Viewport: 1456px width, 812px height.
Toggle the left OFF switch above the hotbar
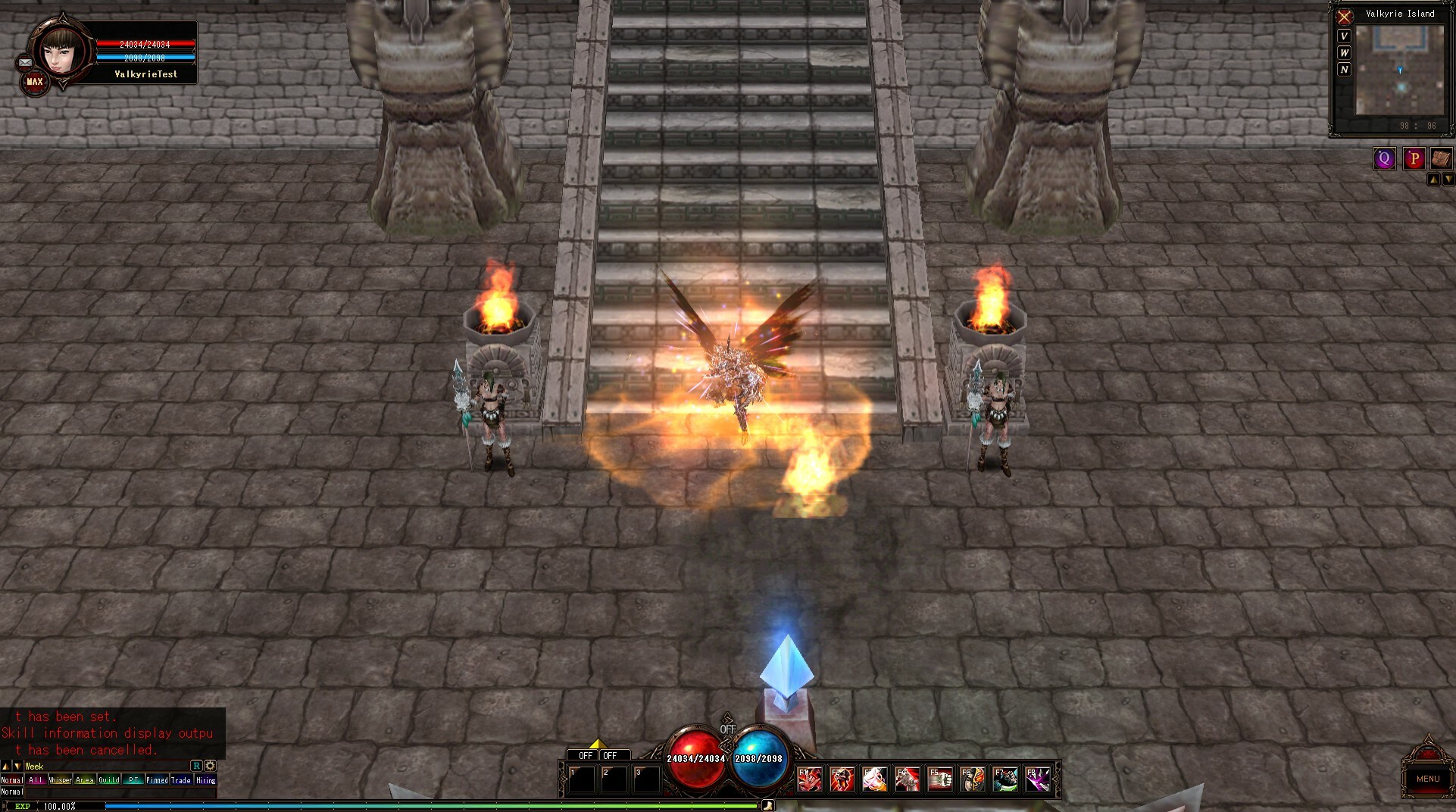pos(585,755)
